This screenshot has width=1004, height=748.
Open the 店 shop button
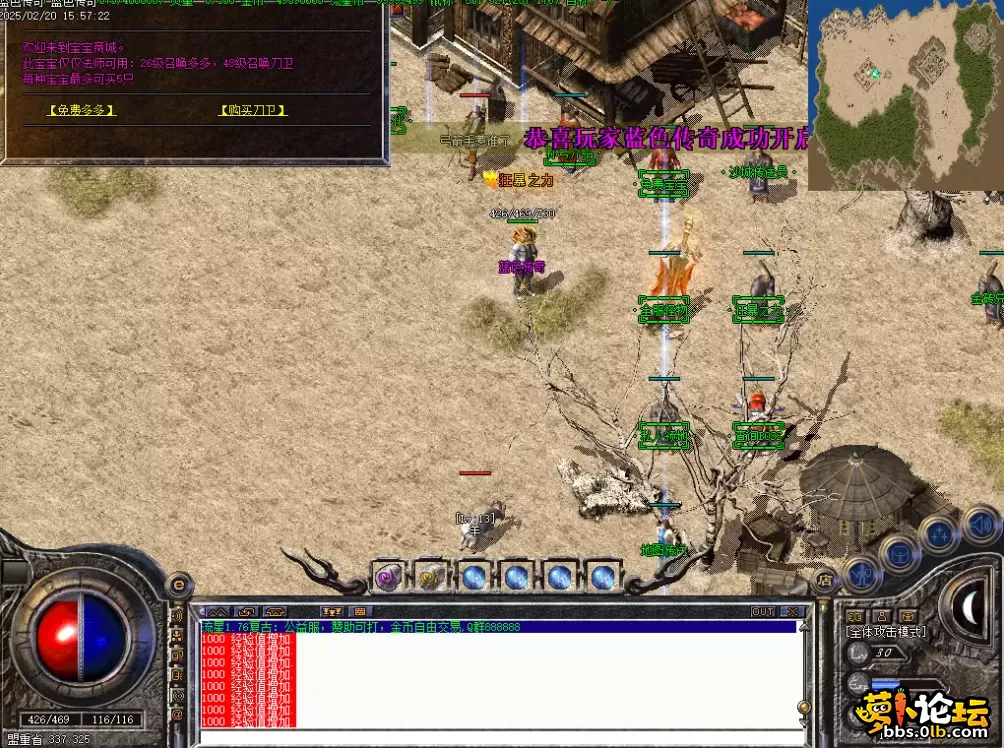(825, 578)
